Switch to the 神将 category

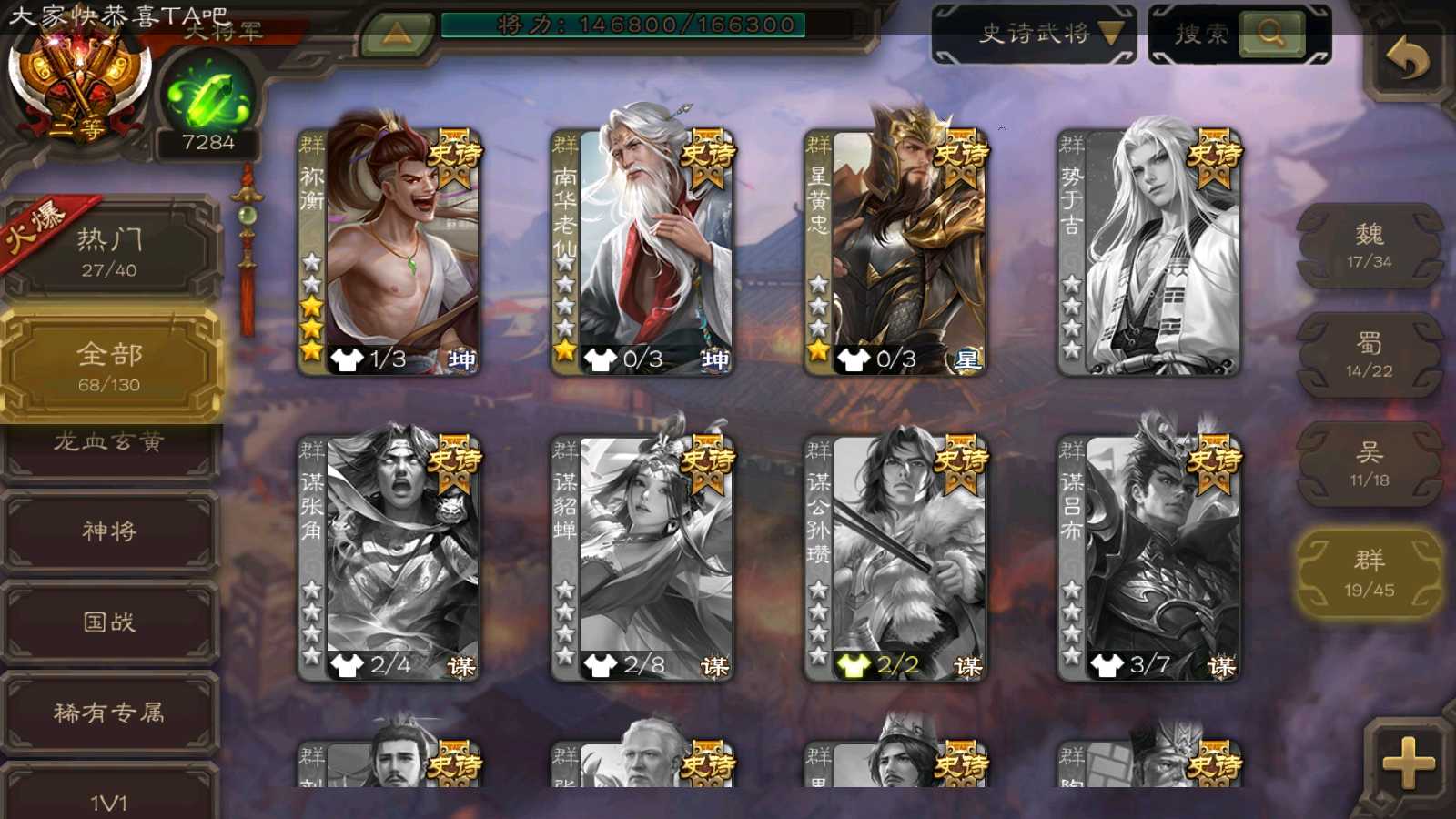[110, 531]
